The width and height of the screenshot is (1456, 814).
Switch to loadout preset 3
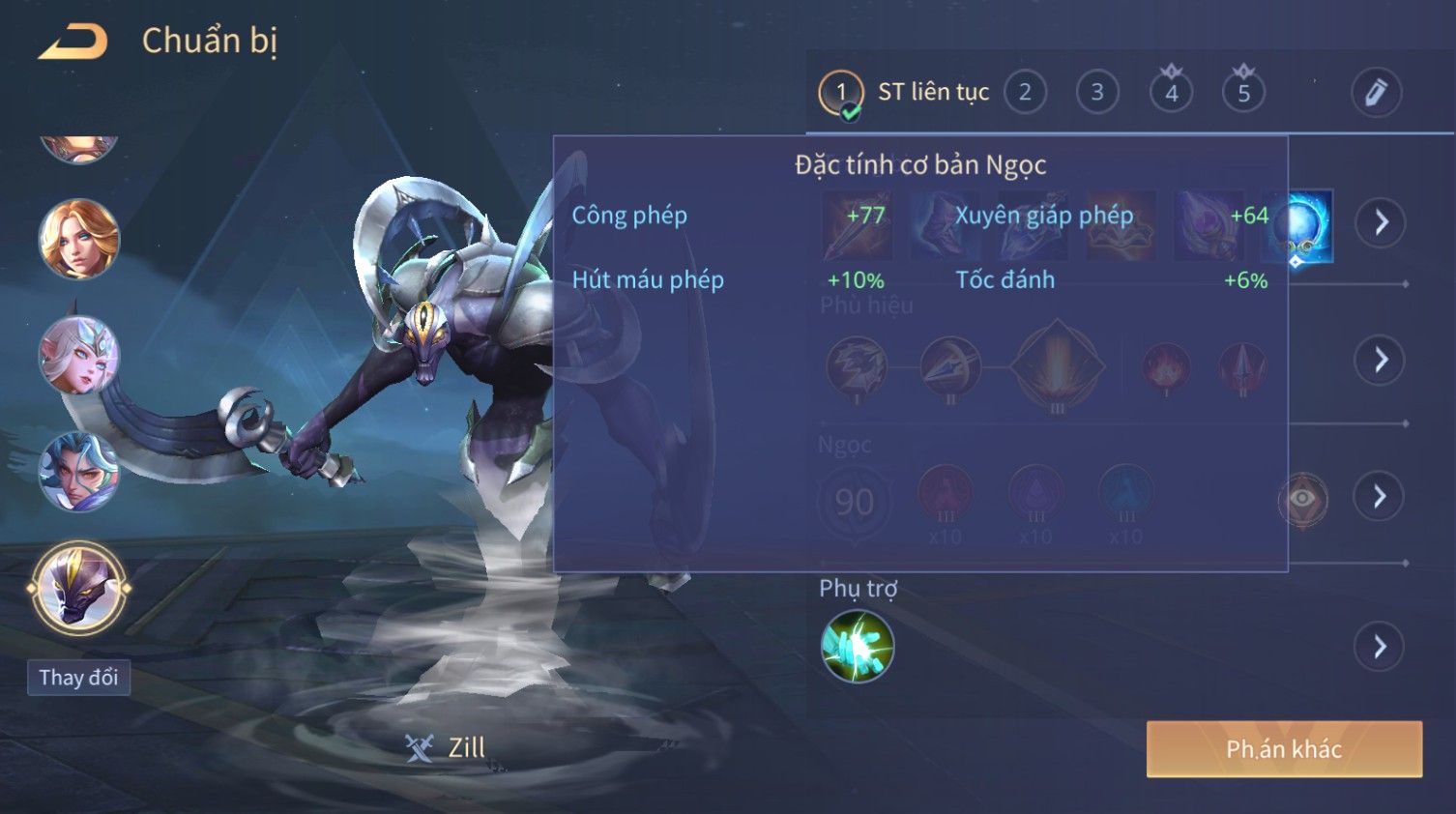1097,93
